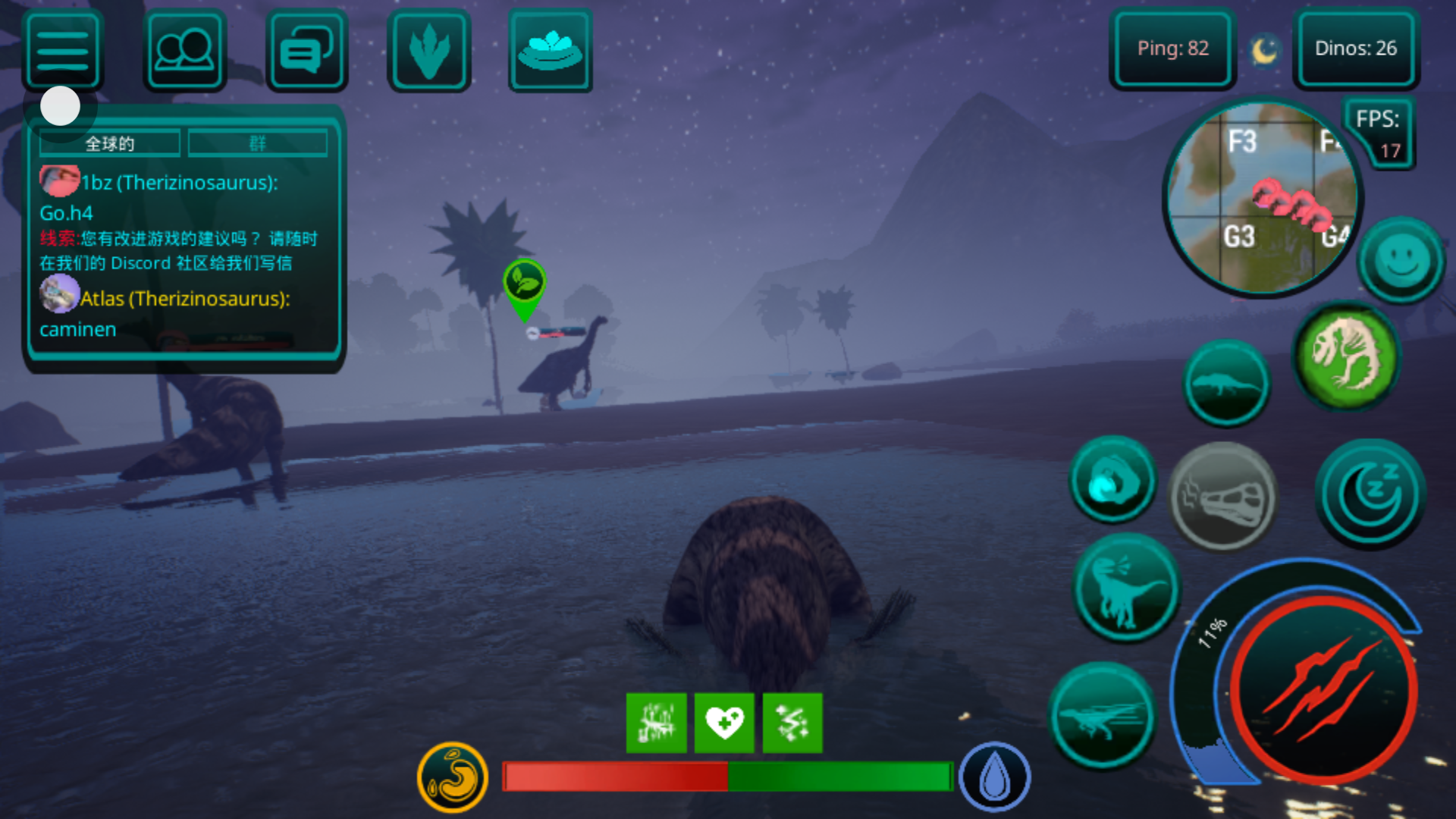Open the hamburger main menu
The width and height of the screenshot is (1456, 819).
coord(63,51)
